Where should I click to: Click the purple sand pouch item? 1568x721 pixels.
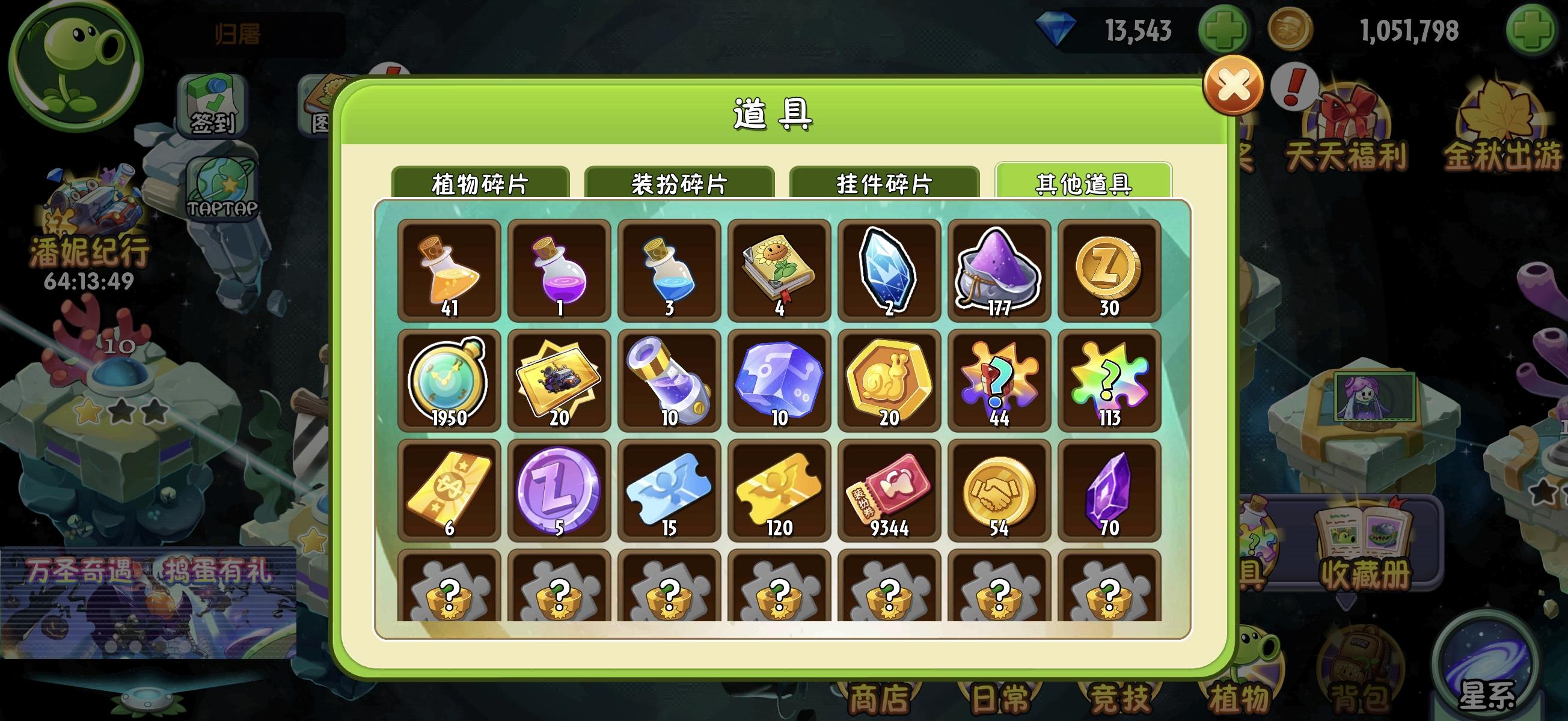[998, 271]
